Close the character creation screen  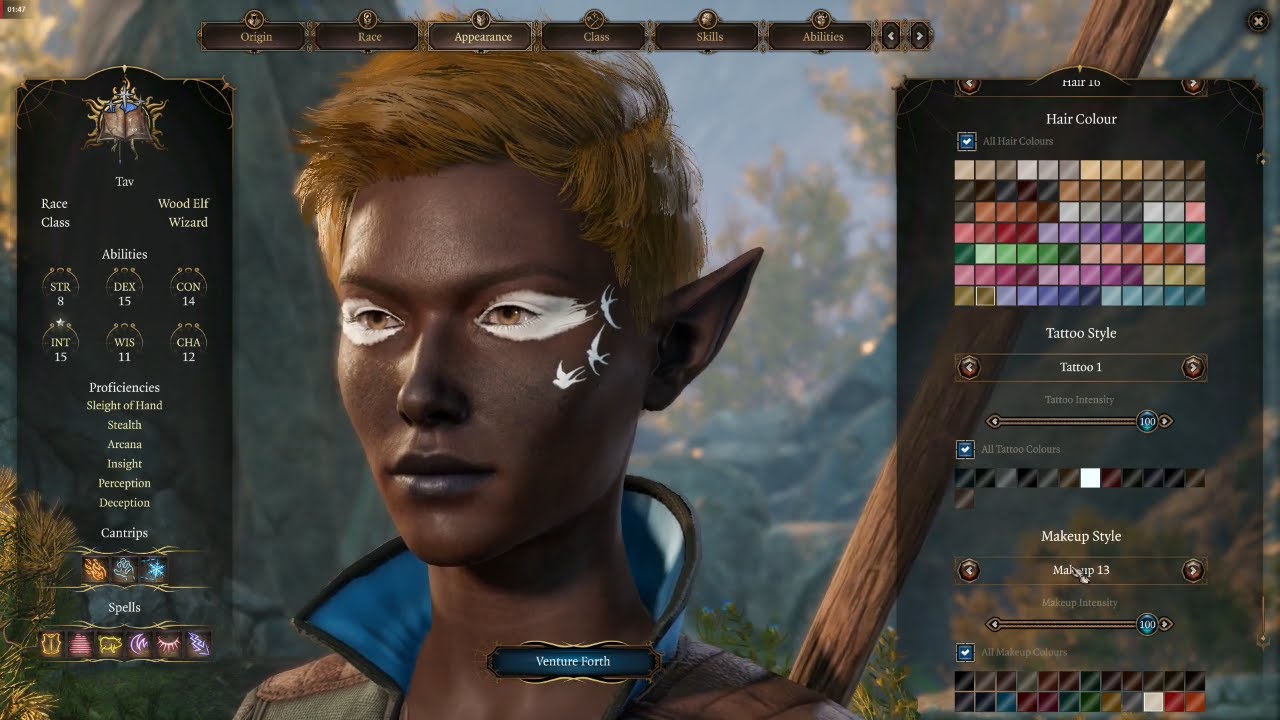click(x=1258, y=21)
